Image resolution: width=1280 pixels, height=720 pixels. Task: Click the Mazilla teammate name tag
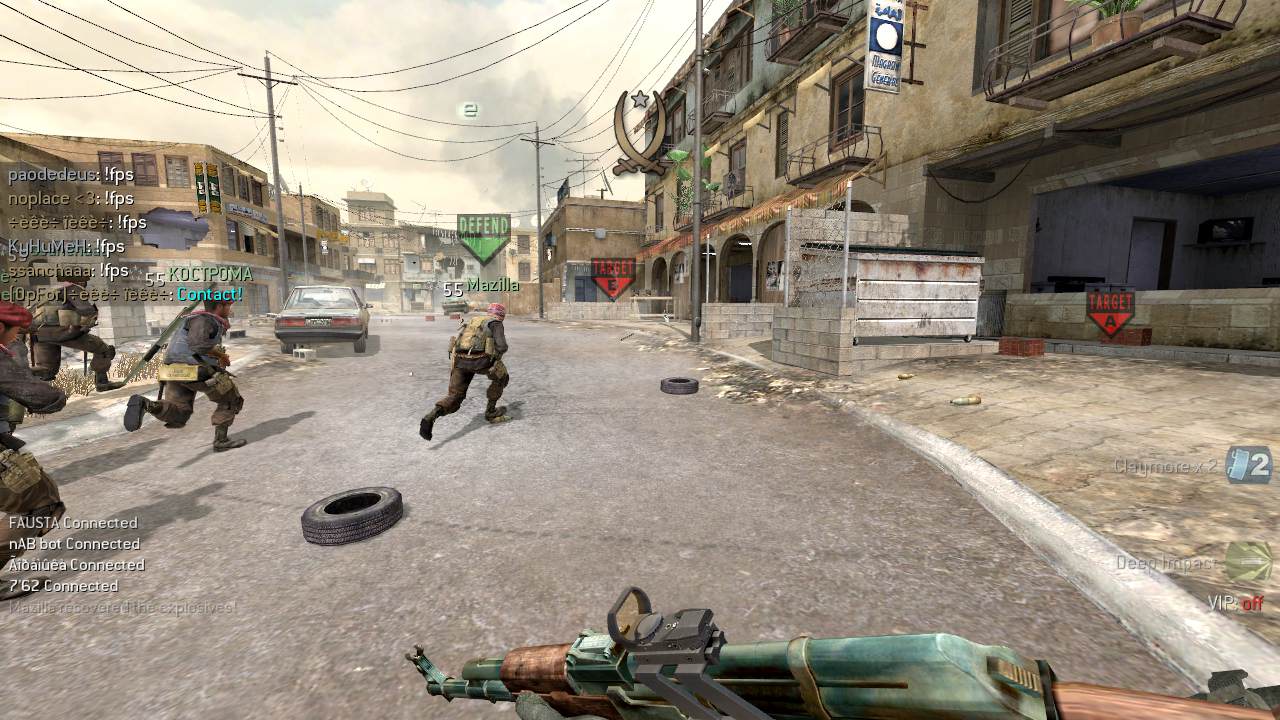pyautogui.click(x=492, y=286)
